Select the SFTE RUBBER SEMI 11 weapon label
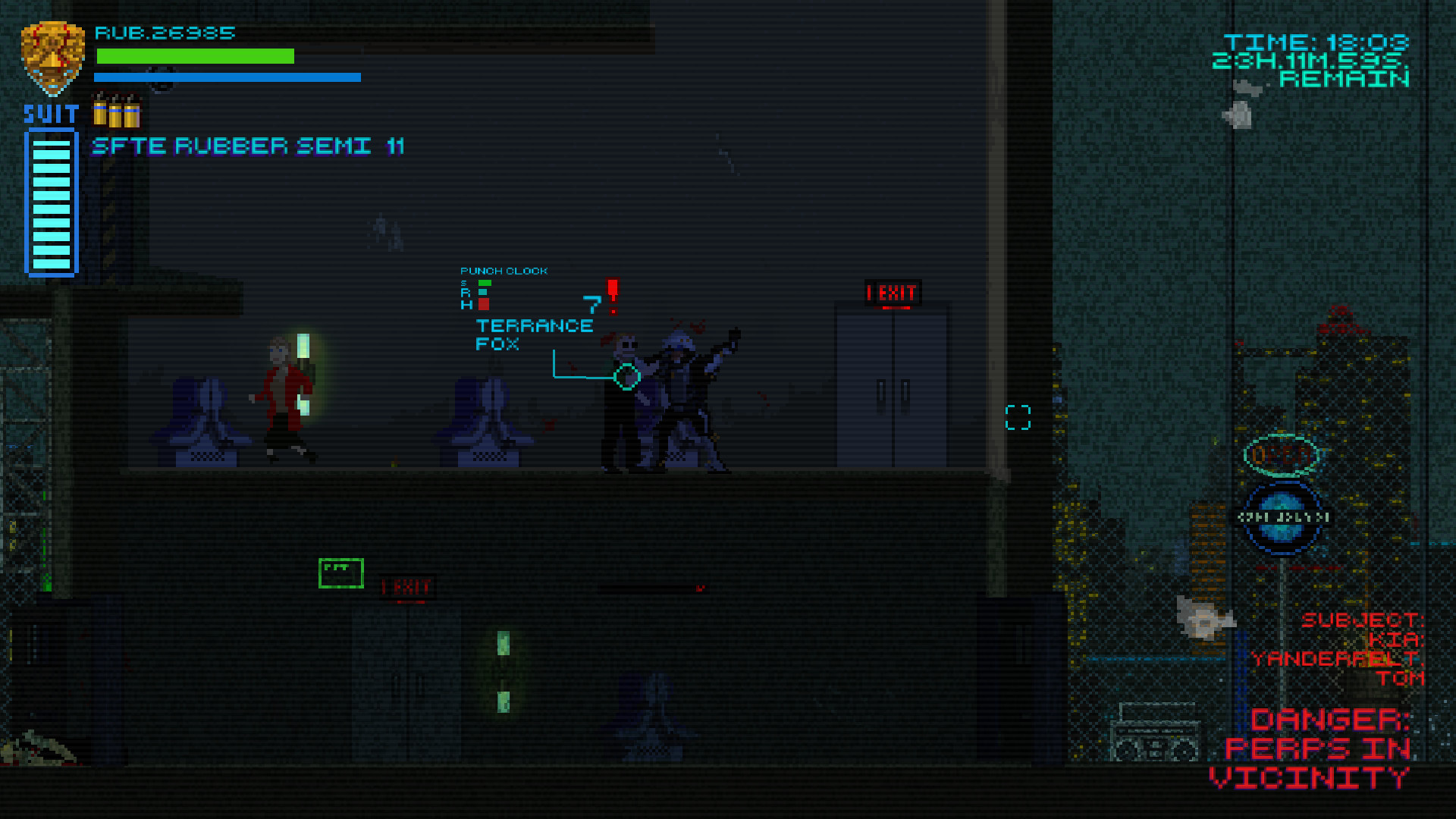 (249, 146)
